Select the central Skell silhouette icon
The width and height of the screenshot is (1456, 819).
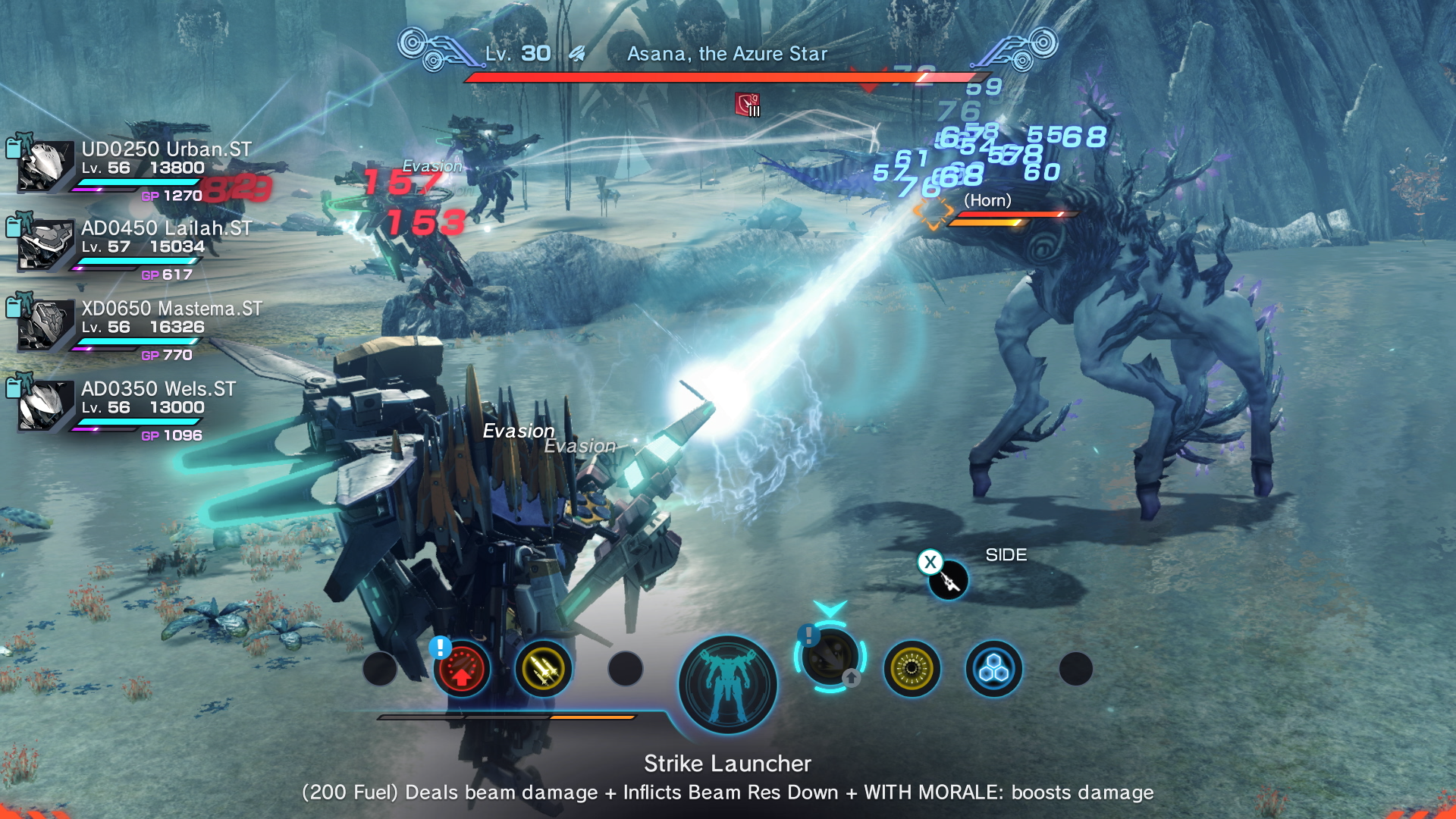coord(728,684)
